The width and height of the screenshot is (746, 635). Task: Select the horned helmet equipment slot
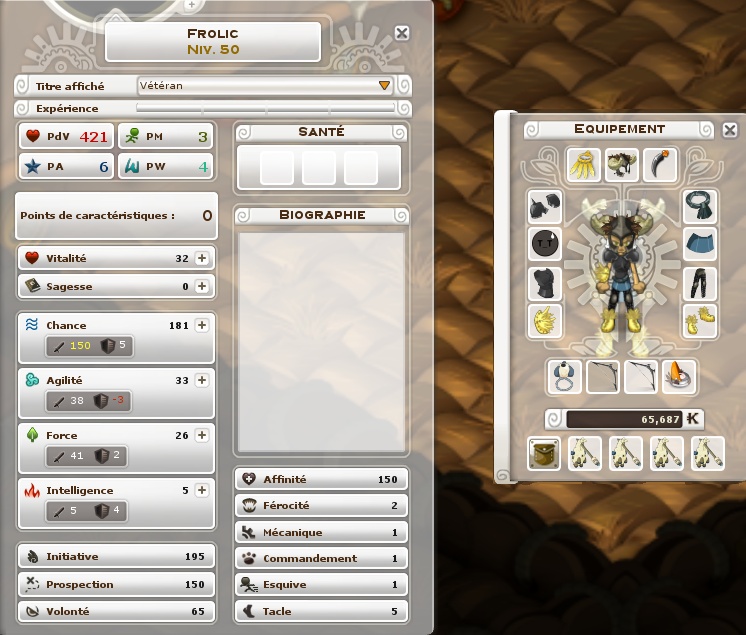point(621,164)
